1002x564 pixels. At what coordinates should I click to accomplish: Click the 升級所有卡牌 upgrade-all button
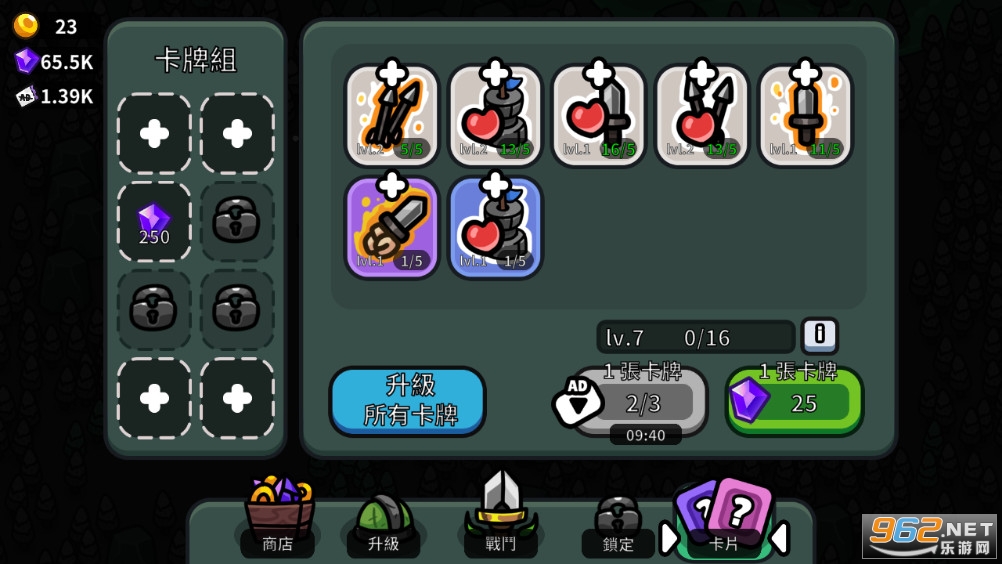(407, 401)
